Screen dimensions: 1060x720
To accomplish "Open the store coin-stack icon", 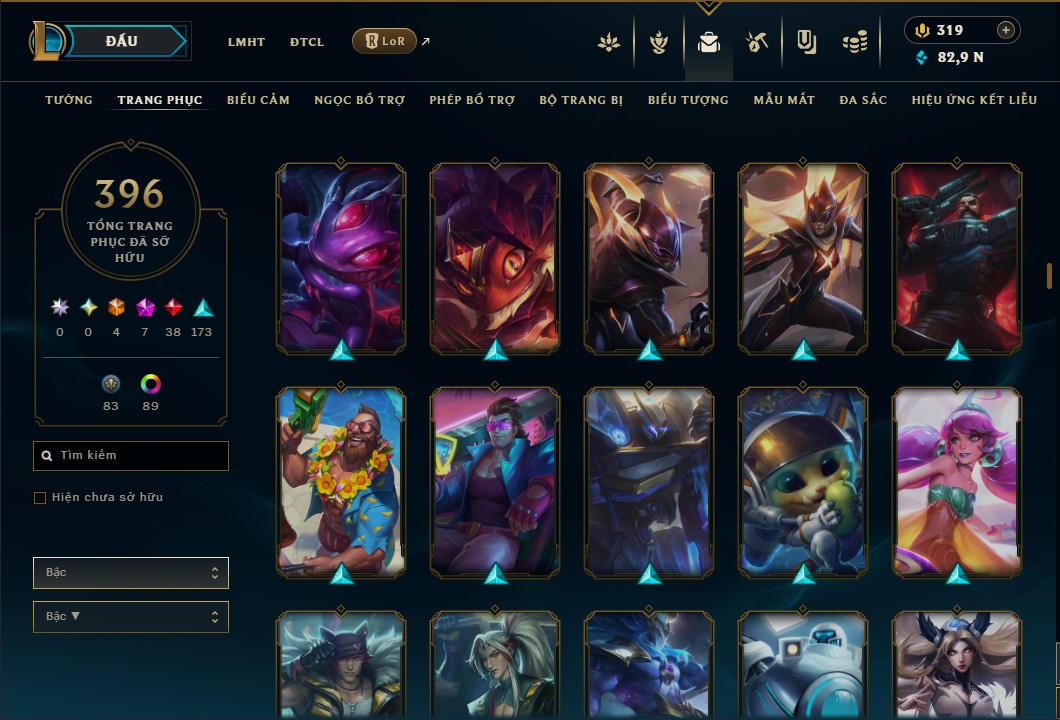I will click(x=854, y=42).
